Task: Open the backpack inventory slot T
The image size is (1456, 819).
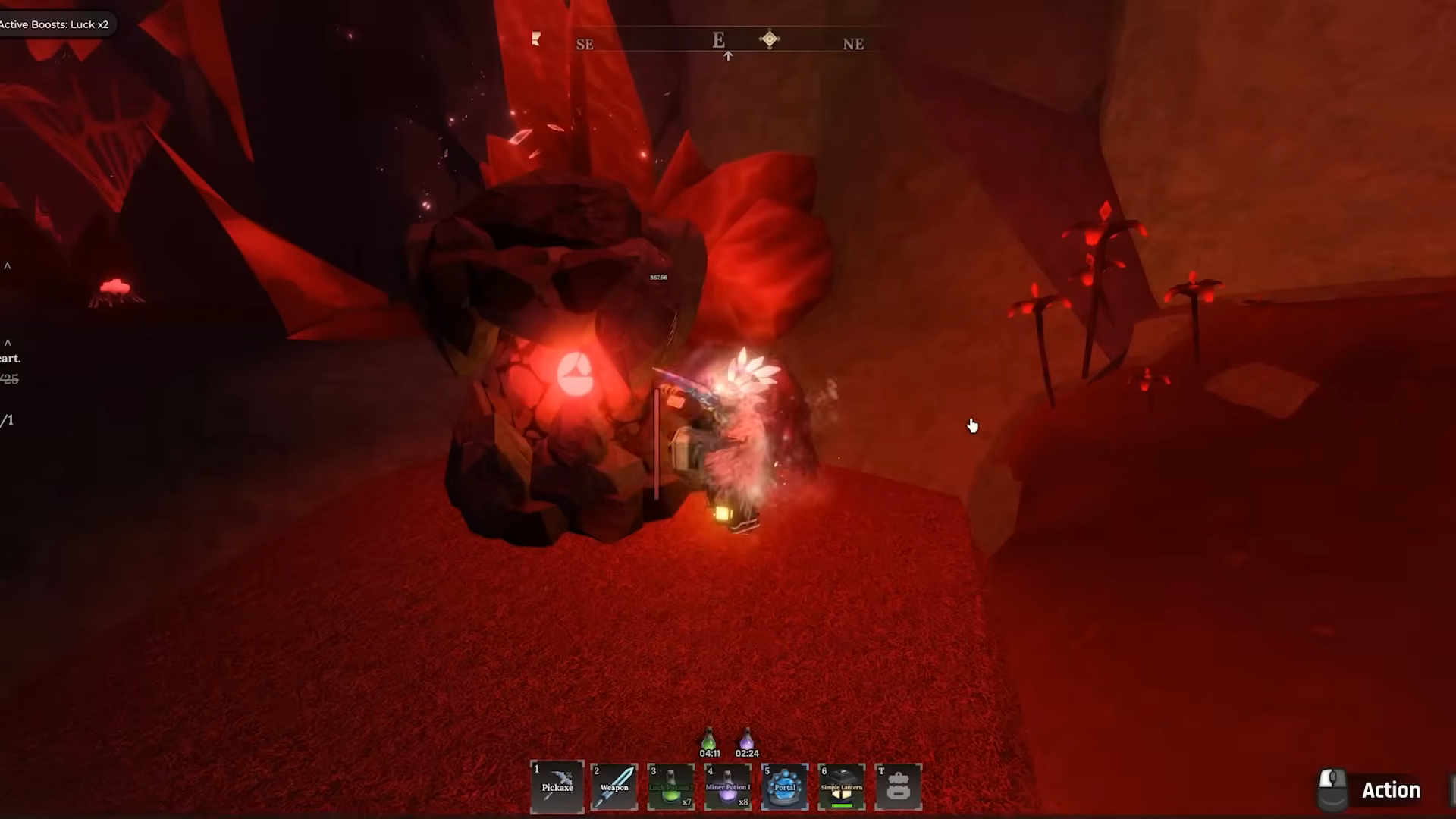Action: [x=898, y=786]
